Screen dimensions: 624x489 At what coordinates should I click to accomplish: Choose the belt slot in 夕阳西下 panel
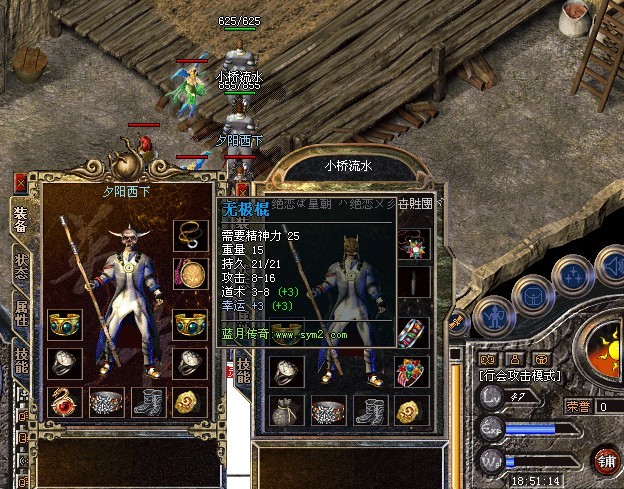click(x=105, y=402)
